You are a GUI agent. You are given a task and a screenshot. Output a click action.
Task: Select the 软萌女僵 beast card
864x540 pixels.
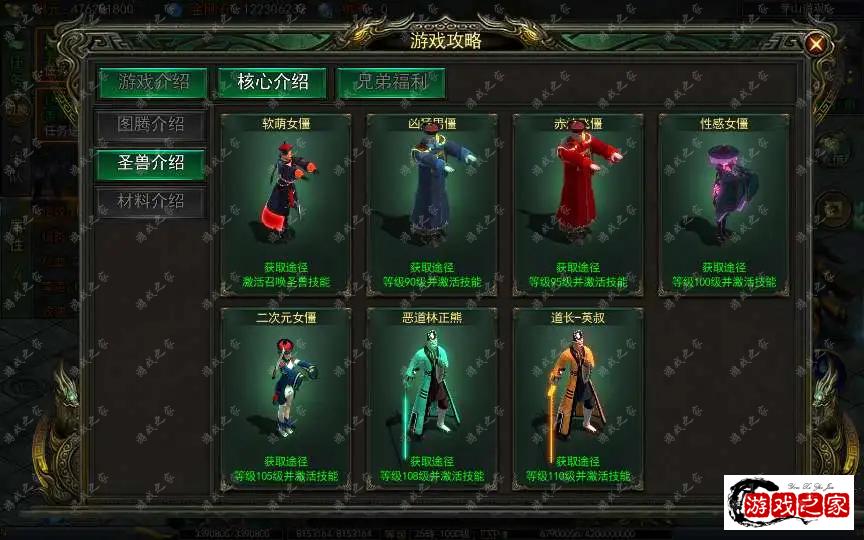(x=286, y=203)
